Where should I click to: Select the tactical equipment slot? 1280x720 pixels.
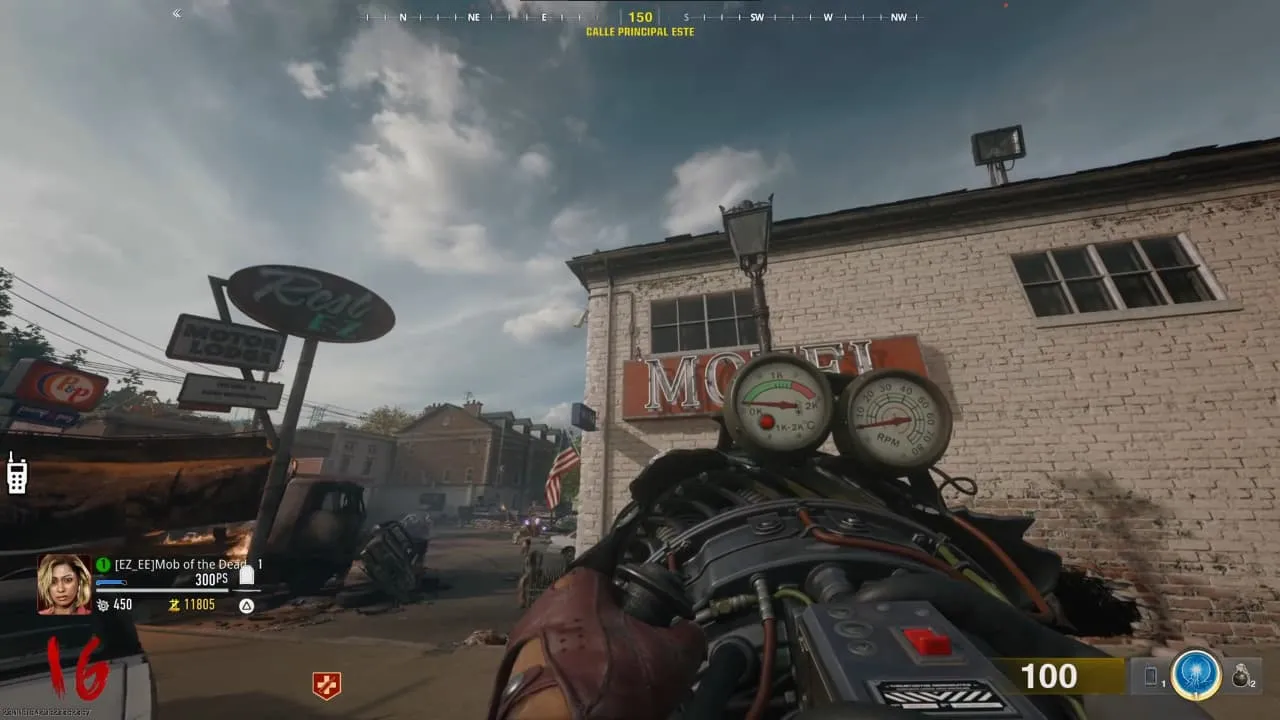1150,677
